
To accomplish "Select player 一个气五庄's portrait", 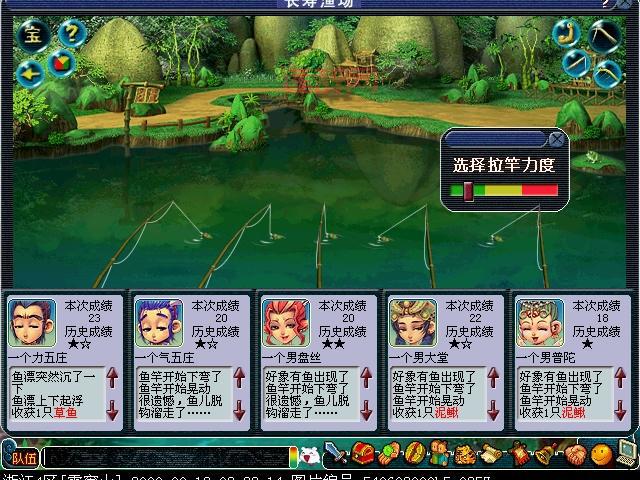I will [x=158, y=321].
